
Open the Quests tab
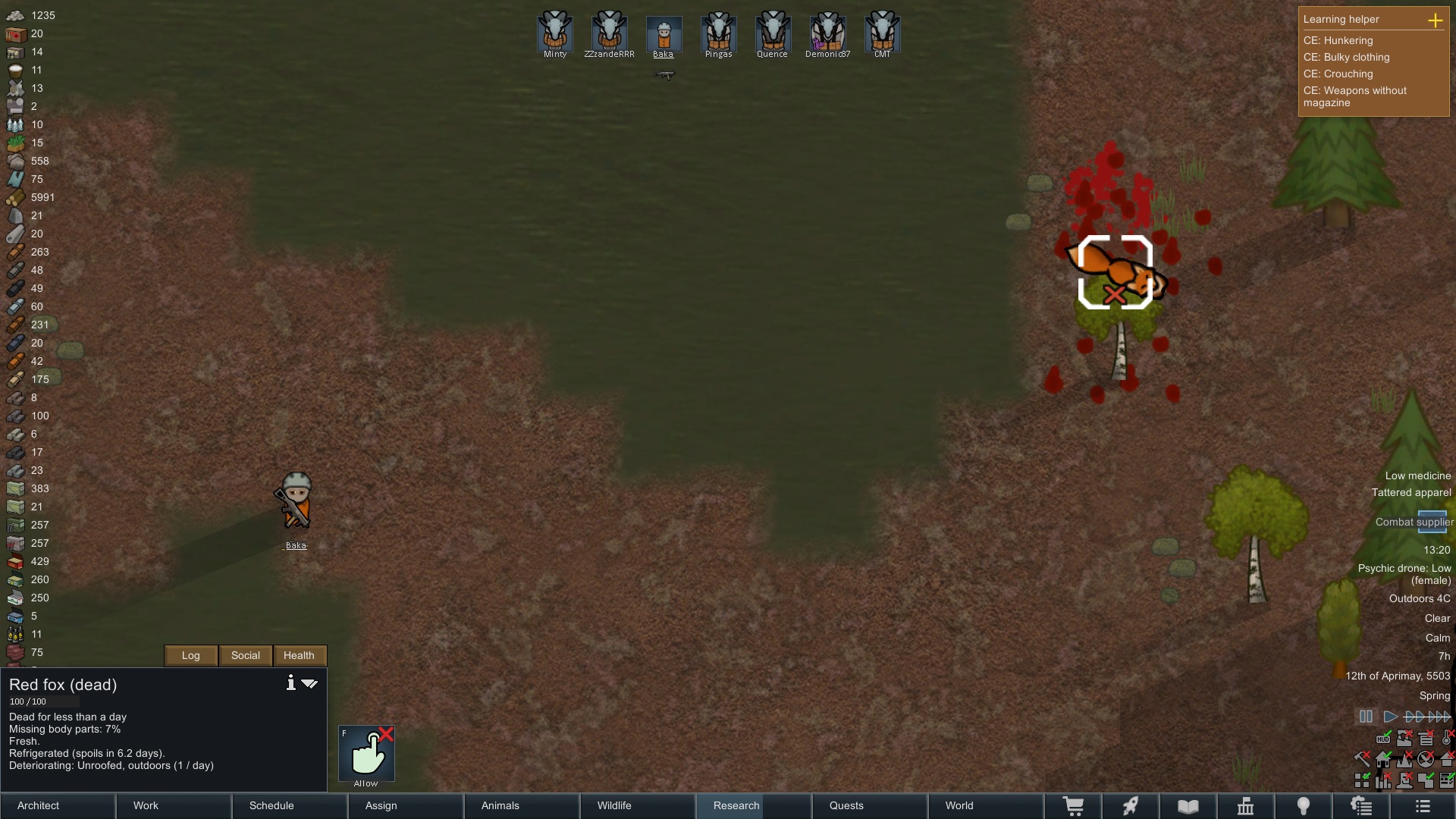[870, 805]
